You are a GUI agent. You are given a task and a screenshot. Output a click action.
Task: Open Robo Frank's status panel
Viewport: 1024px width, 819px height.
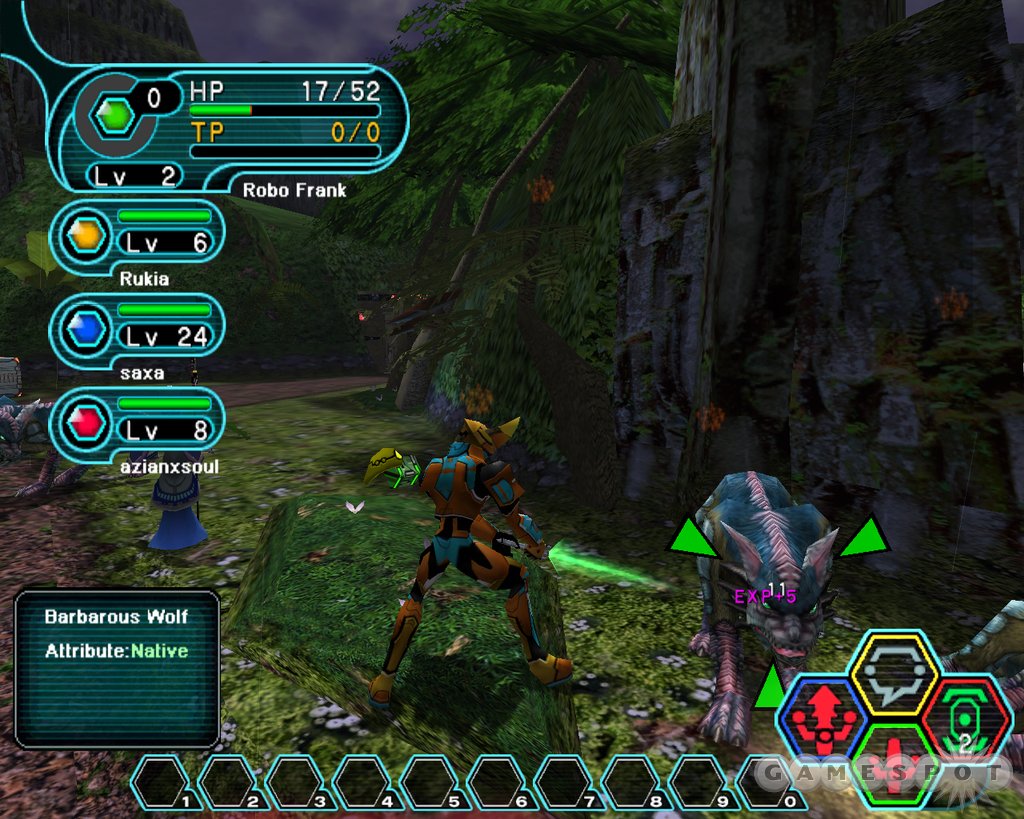coord(232,125)
